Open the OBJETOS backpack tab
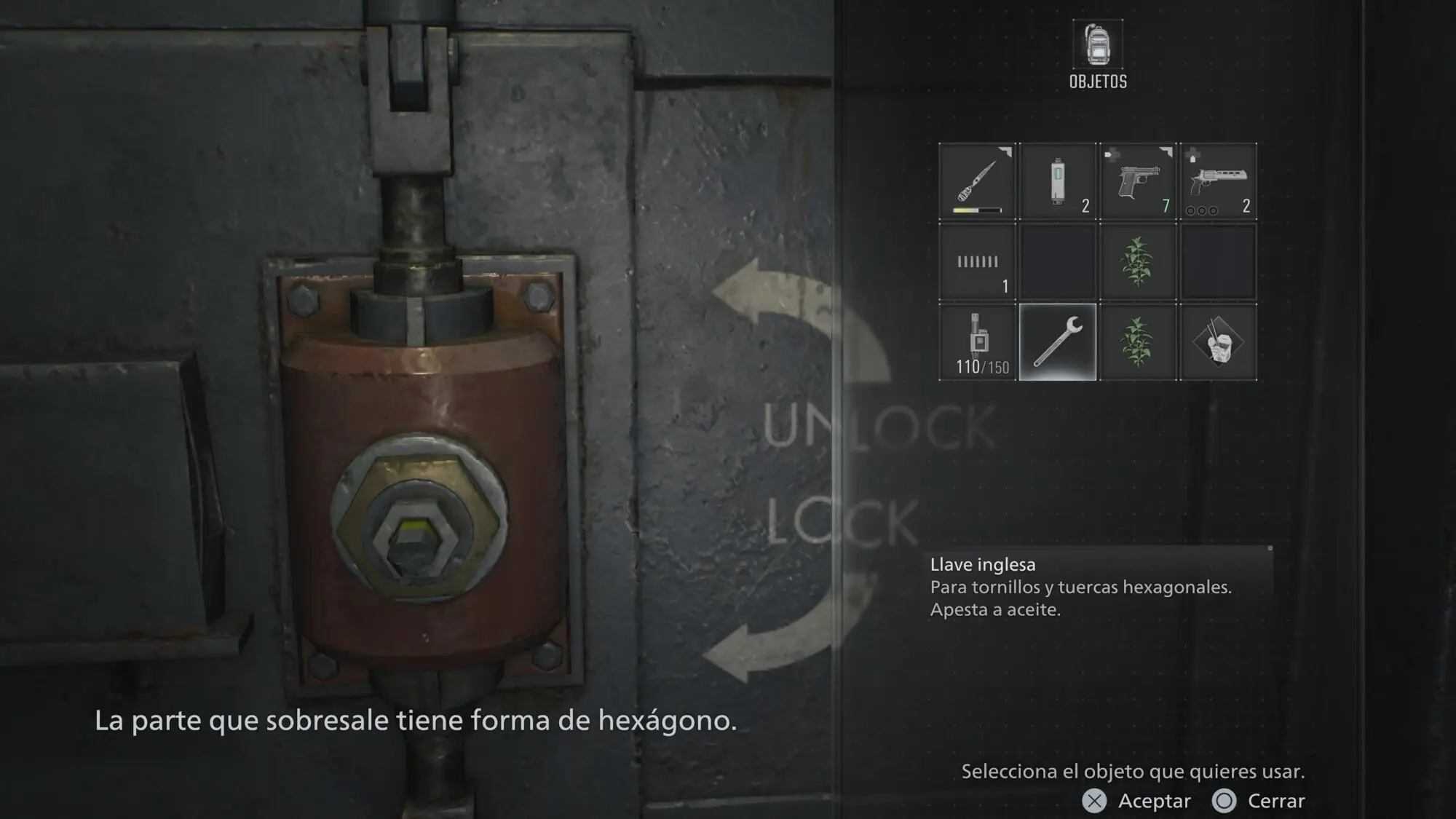This screenshot has width=1456, height=819. (1098, 55)
